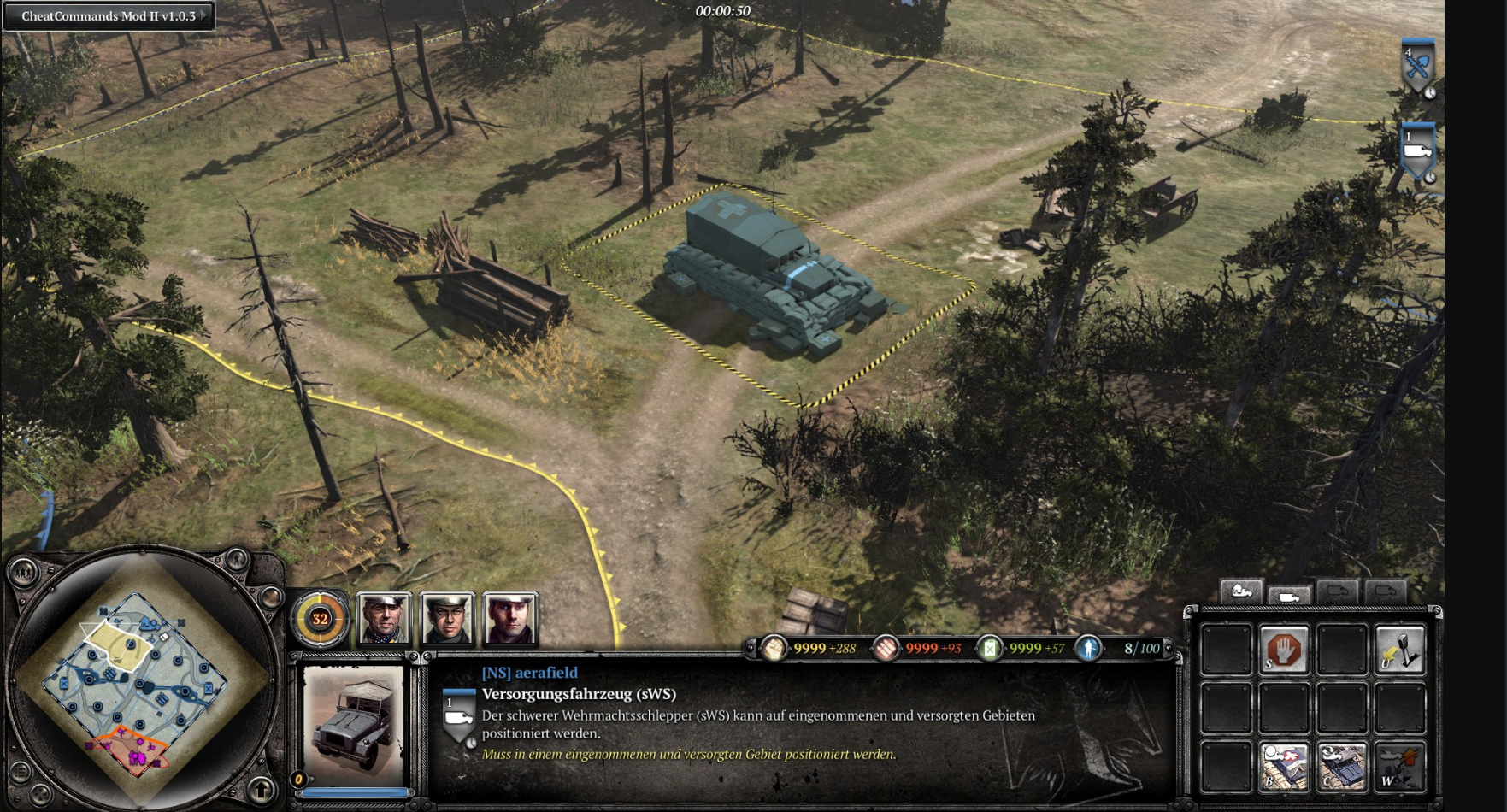This screenshot has height=812, width=1507.
Task: Click the up-arrow button below the minimap
Action: pyautogui.click(x=262, y=789)
